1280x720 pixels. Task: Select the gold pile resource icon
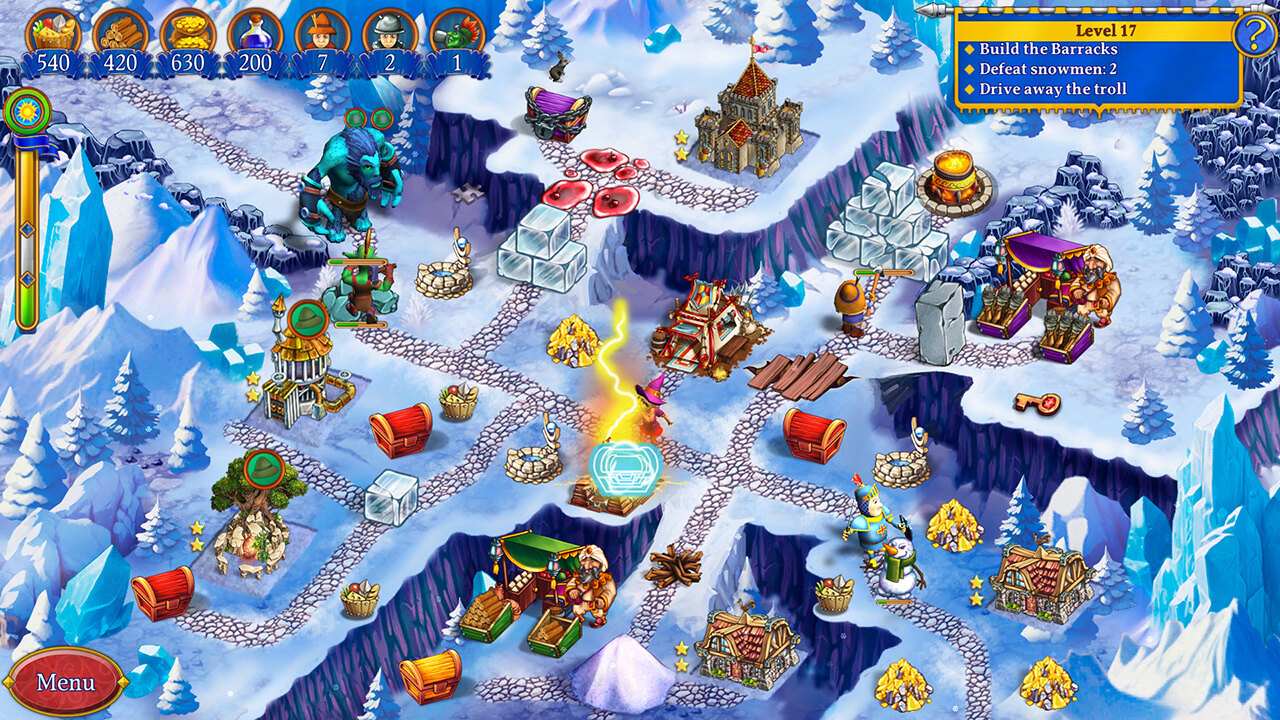[x=188, y=32]
